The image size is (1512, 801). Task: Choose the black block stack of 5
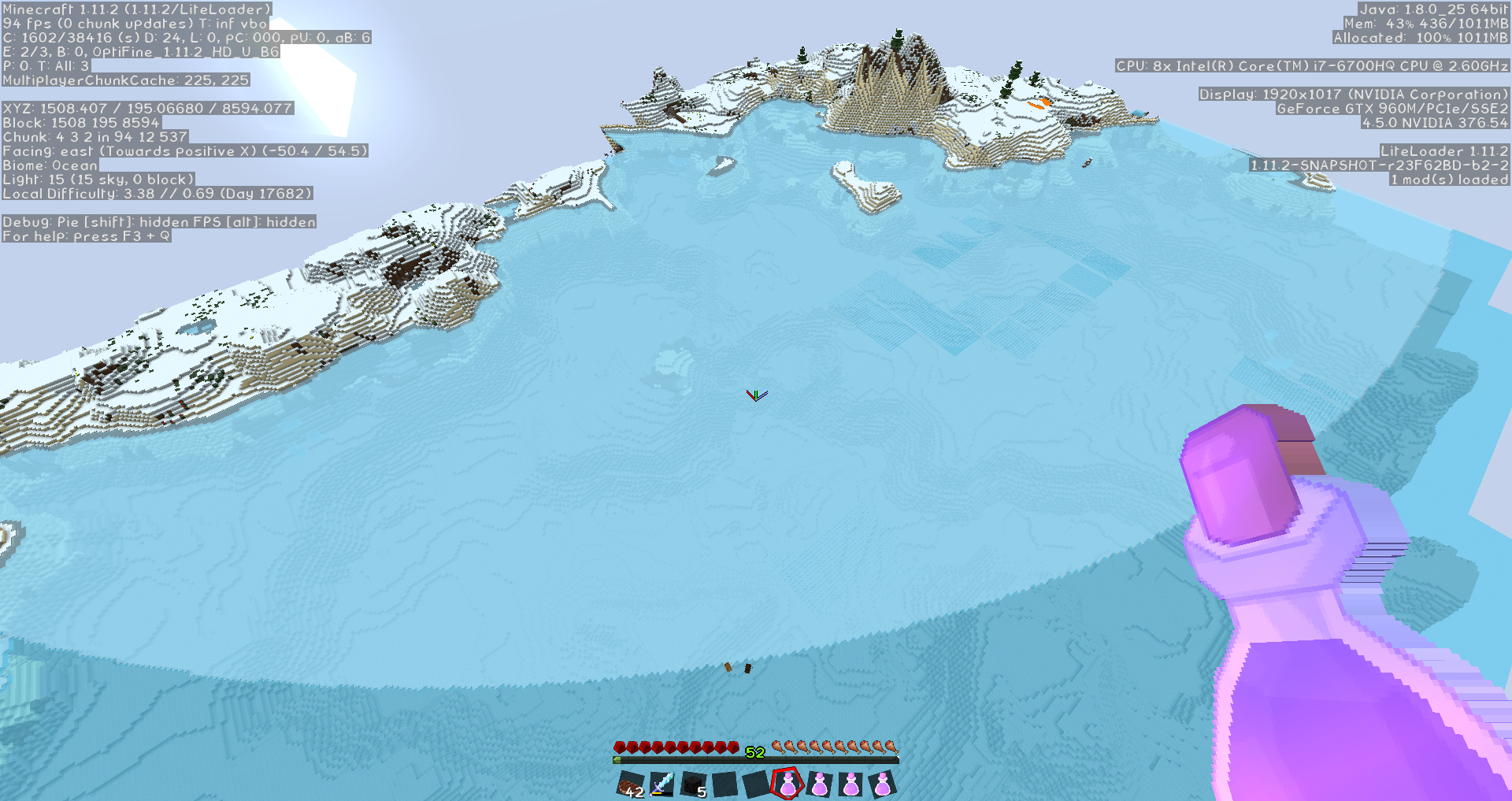pyautogui.click(x=694, y=784)
